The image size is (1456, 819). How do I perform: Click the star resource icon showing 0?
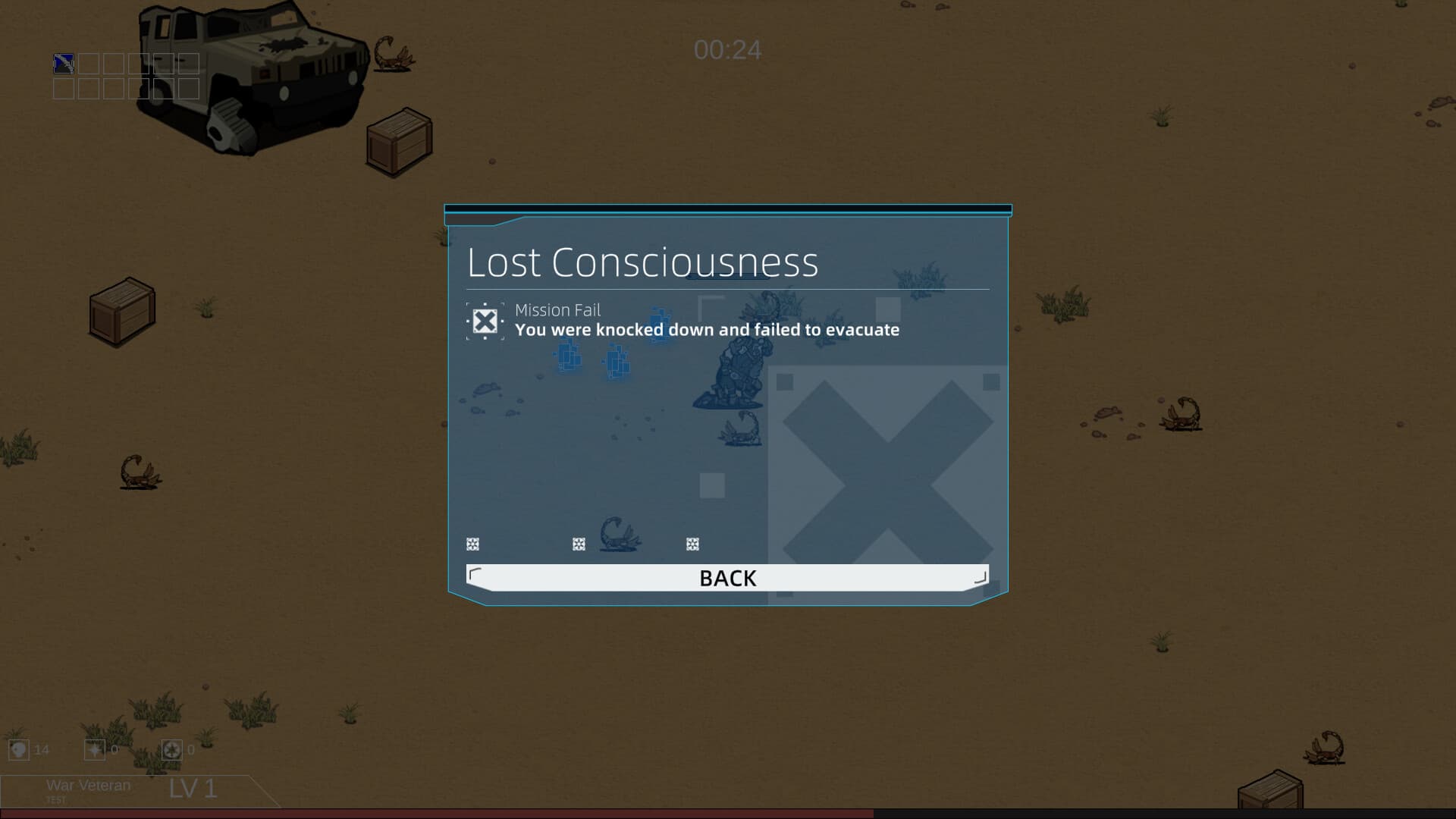(x=94, y=751)
